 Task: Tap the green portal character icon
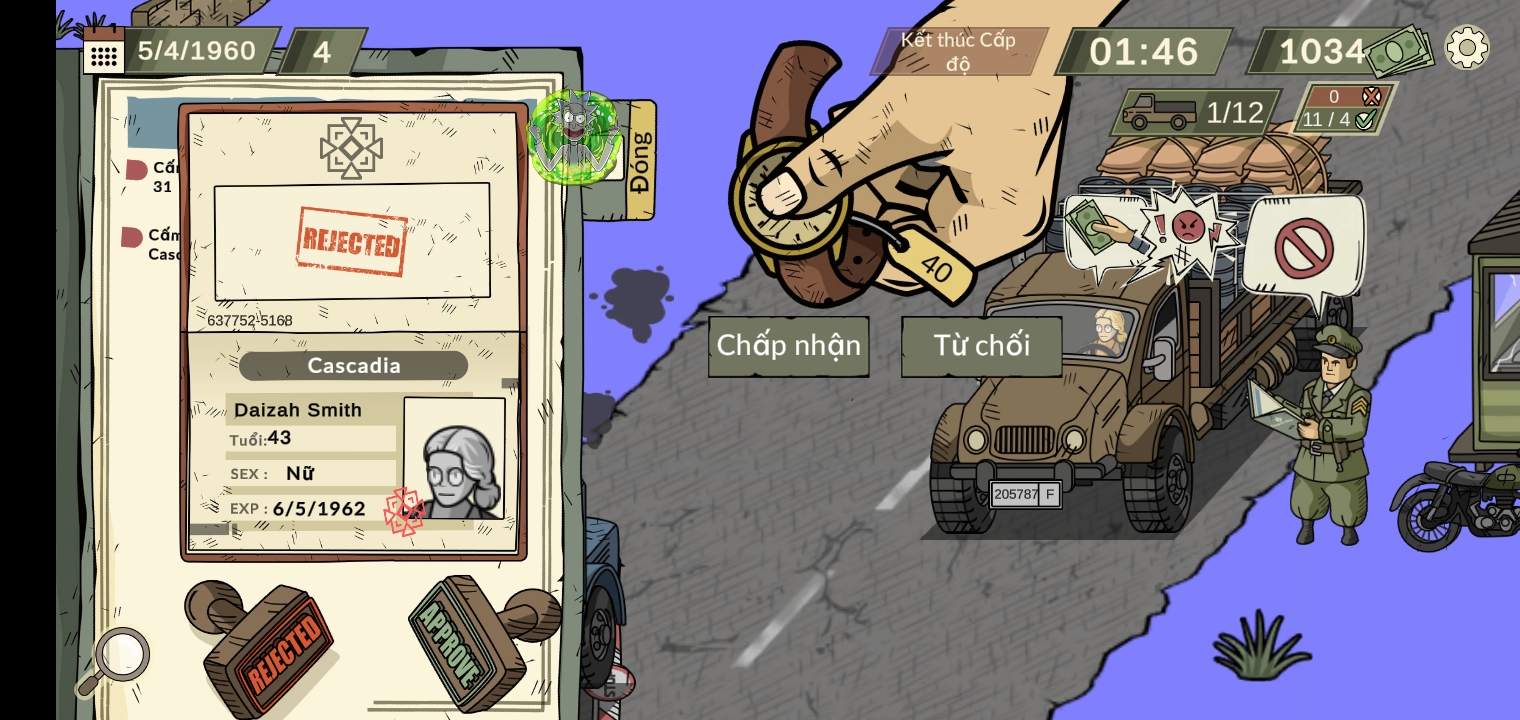[574, 137]
